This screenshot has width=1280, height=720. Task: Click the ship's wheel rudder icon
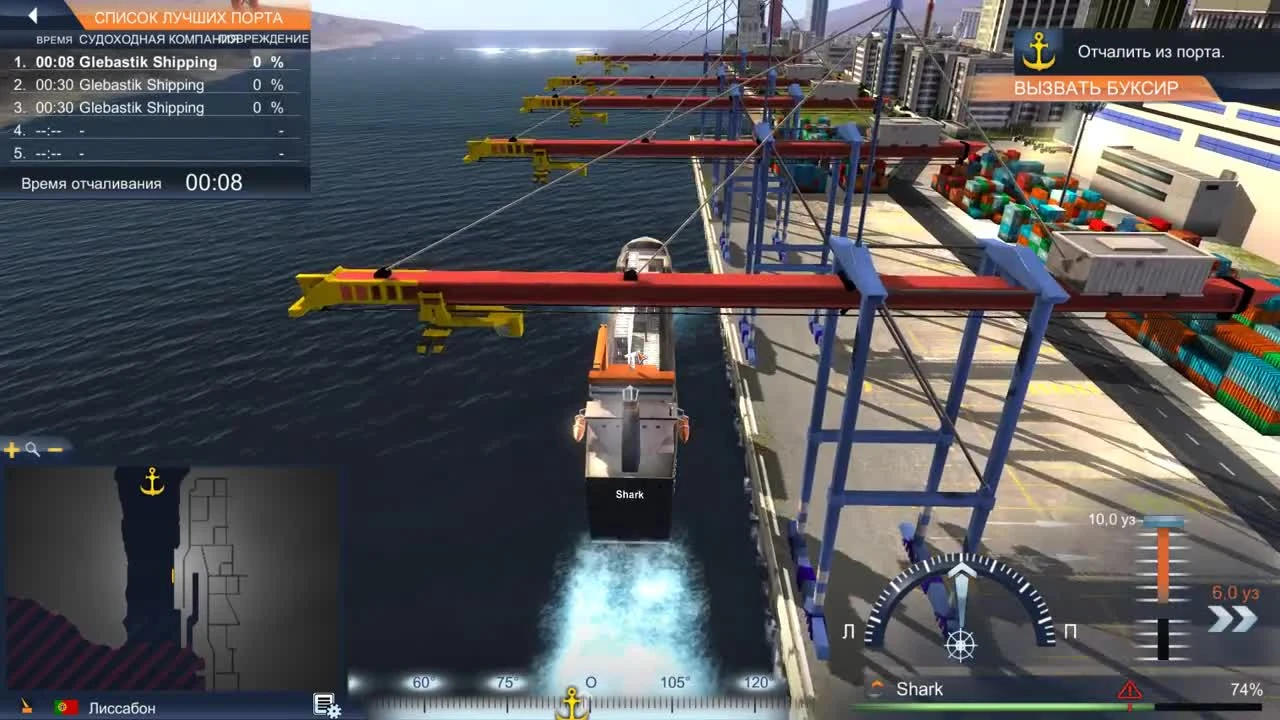click(962, 645)
